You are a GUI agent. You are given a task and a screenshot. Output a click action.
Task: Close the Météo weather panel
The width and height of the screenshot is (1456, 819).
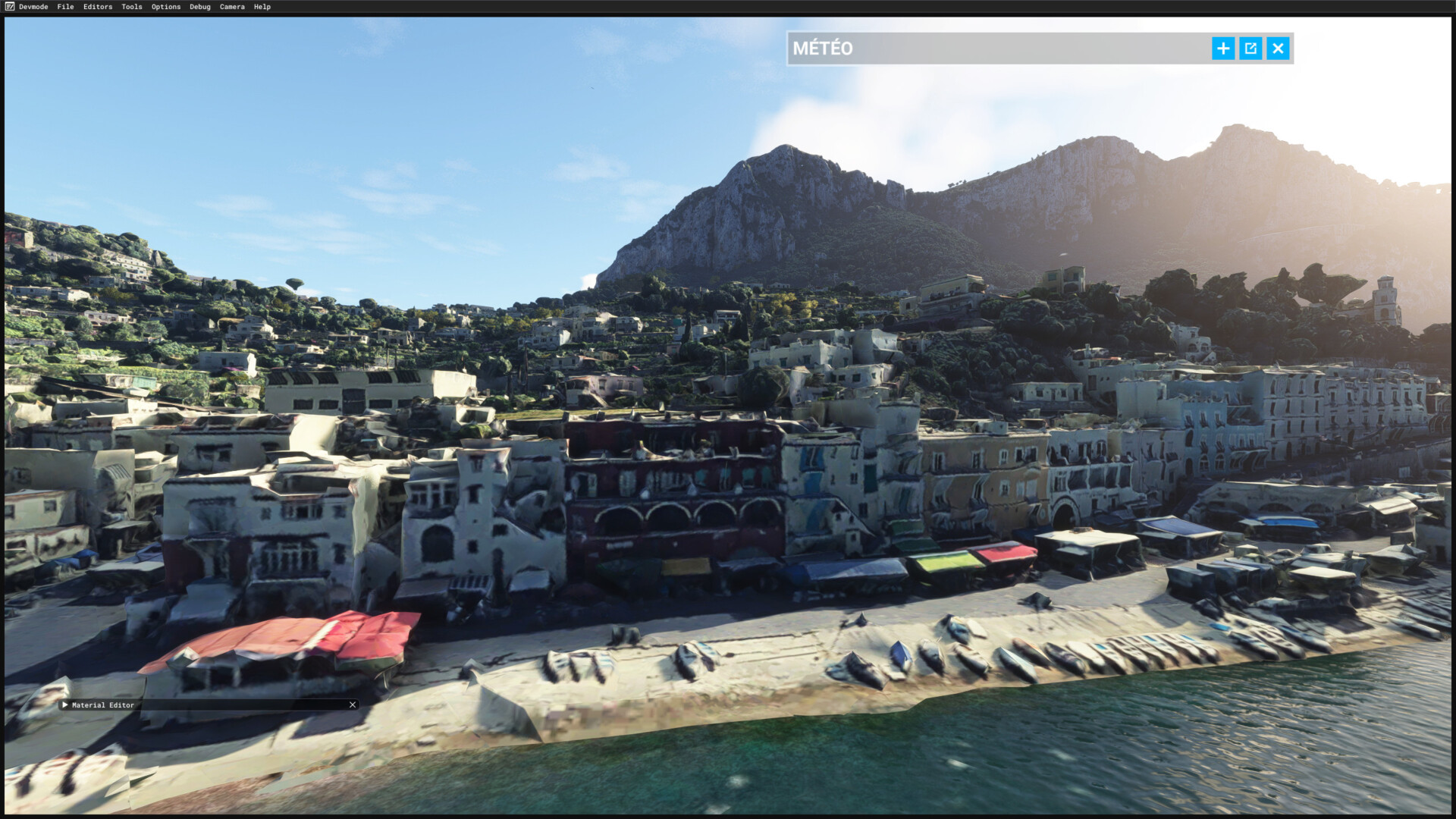1278,49
